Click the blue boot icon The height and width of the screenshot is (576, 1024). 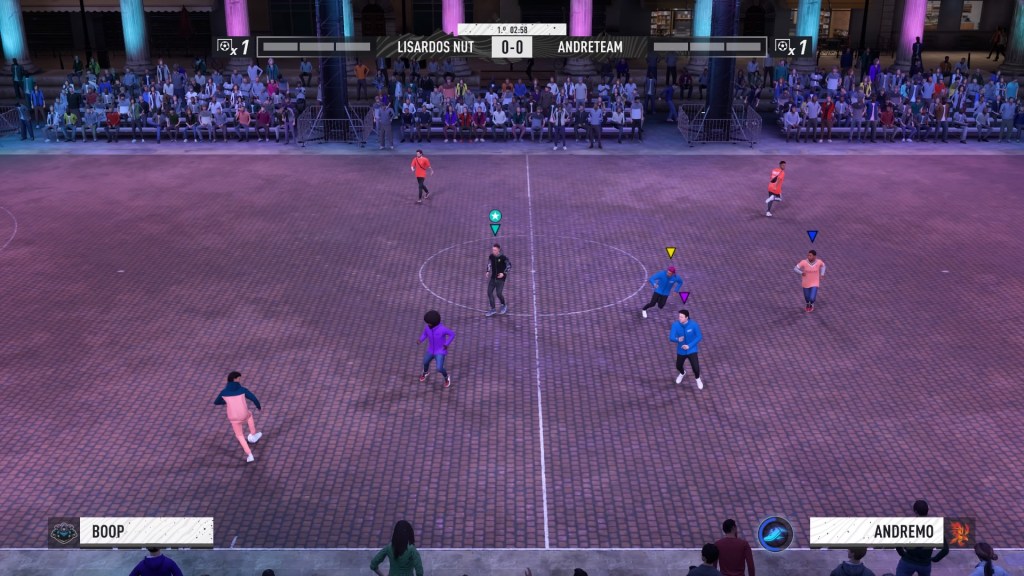pos(775,533)
